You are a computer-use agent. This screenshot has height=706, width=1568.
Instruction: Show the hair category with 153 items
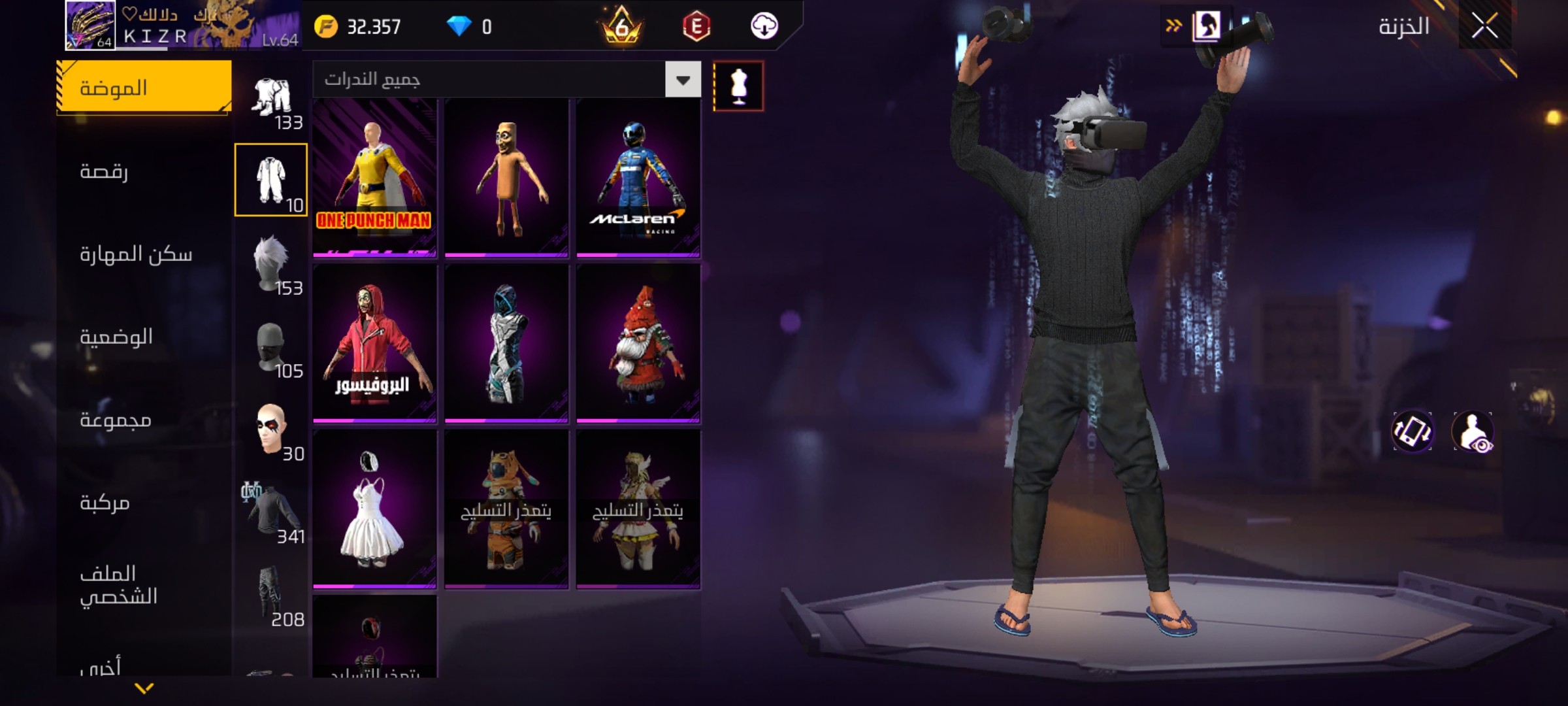(271, 263)
